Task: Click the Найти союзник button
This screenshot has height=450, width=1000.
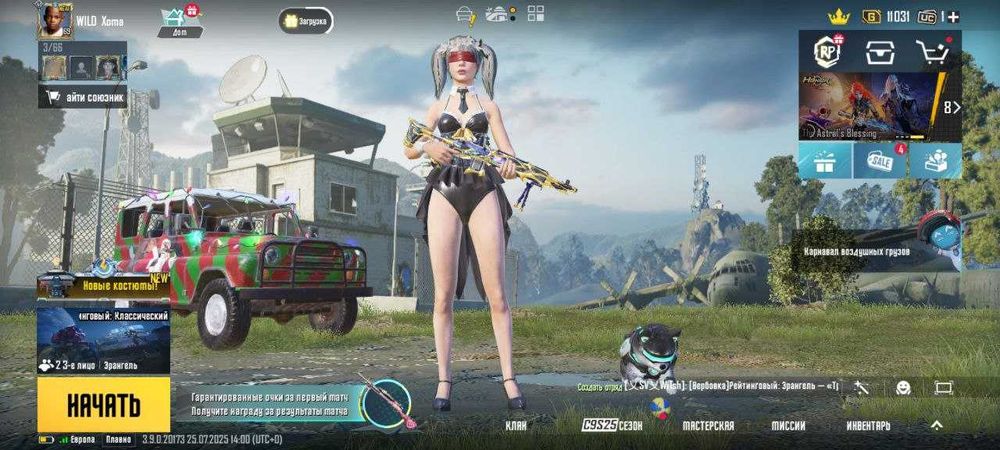Action: pos(83,97)
